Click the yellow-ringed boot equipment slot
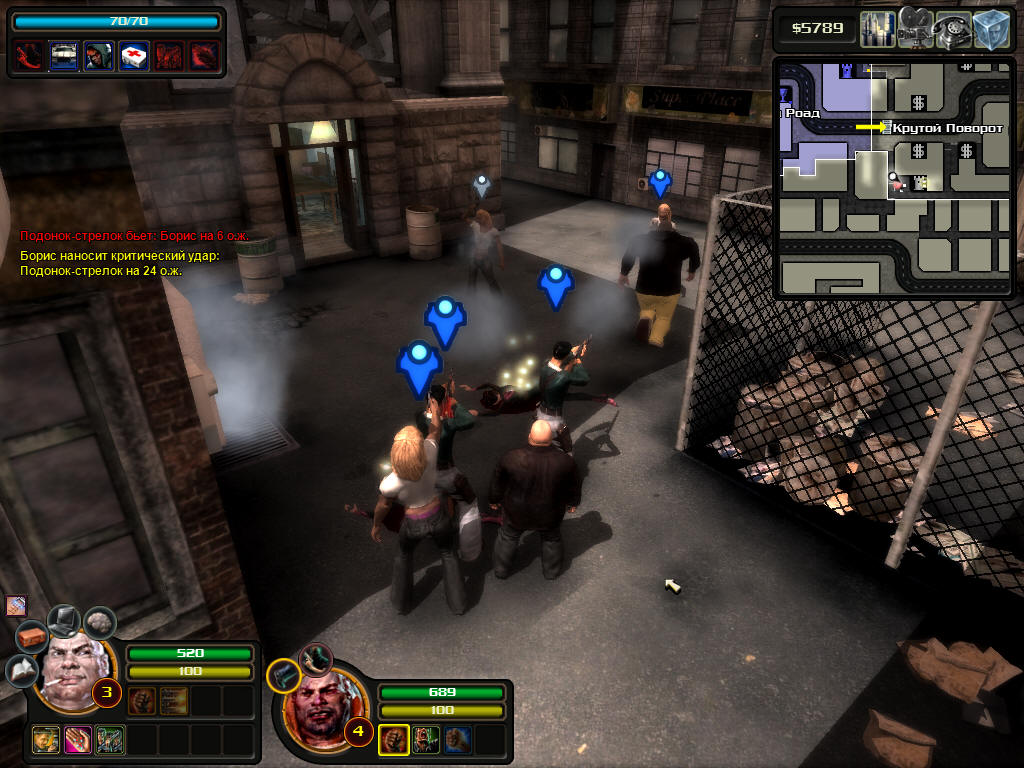Screen dimensions: 1024x768 pyautogui.click(x=283, y=676)
